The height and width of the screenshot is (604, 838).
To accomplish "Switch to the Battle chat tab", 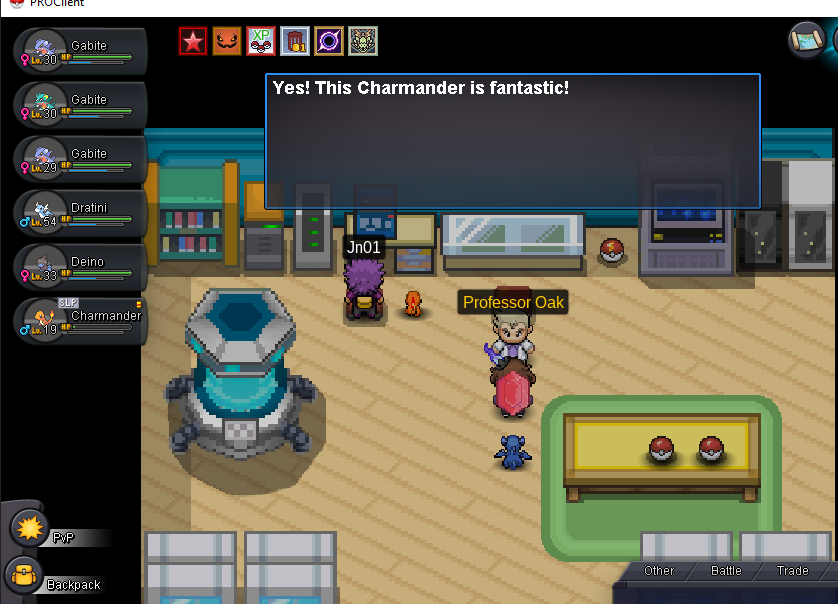I will coord(726,571).
